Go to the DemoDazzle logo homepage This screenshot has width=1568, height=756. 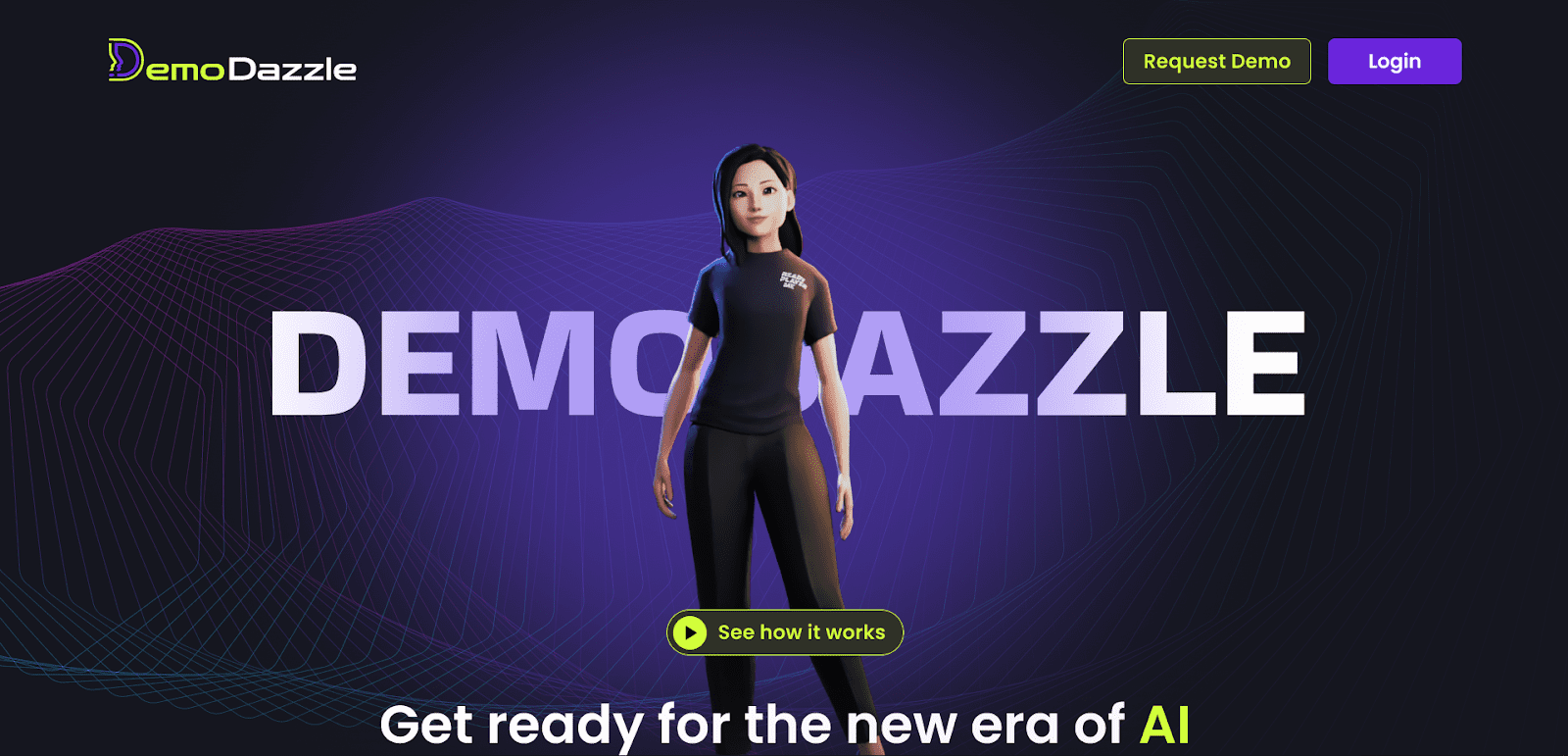point(232,62)
